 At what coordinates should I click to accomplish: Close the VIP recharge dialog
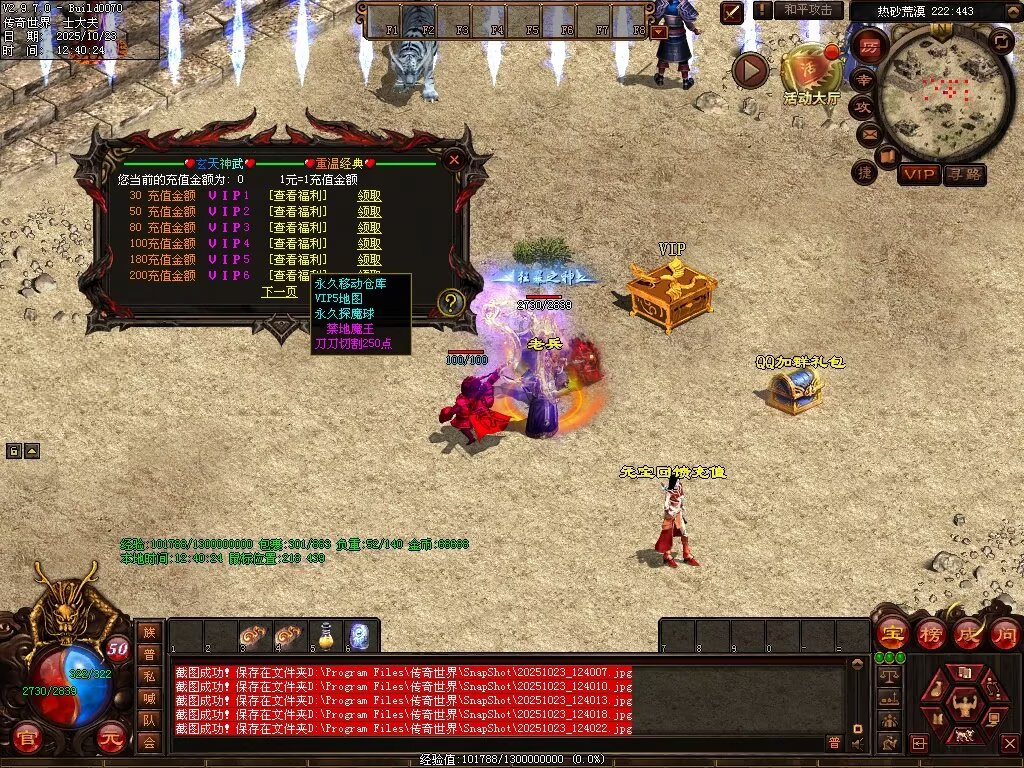(x=454, y=159)
